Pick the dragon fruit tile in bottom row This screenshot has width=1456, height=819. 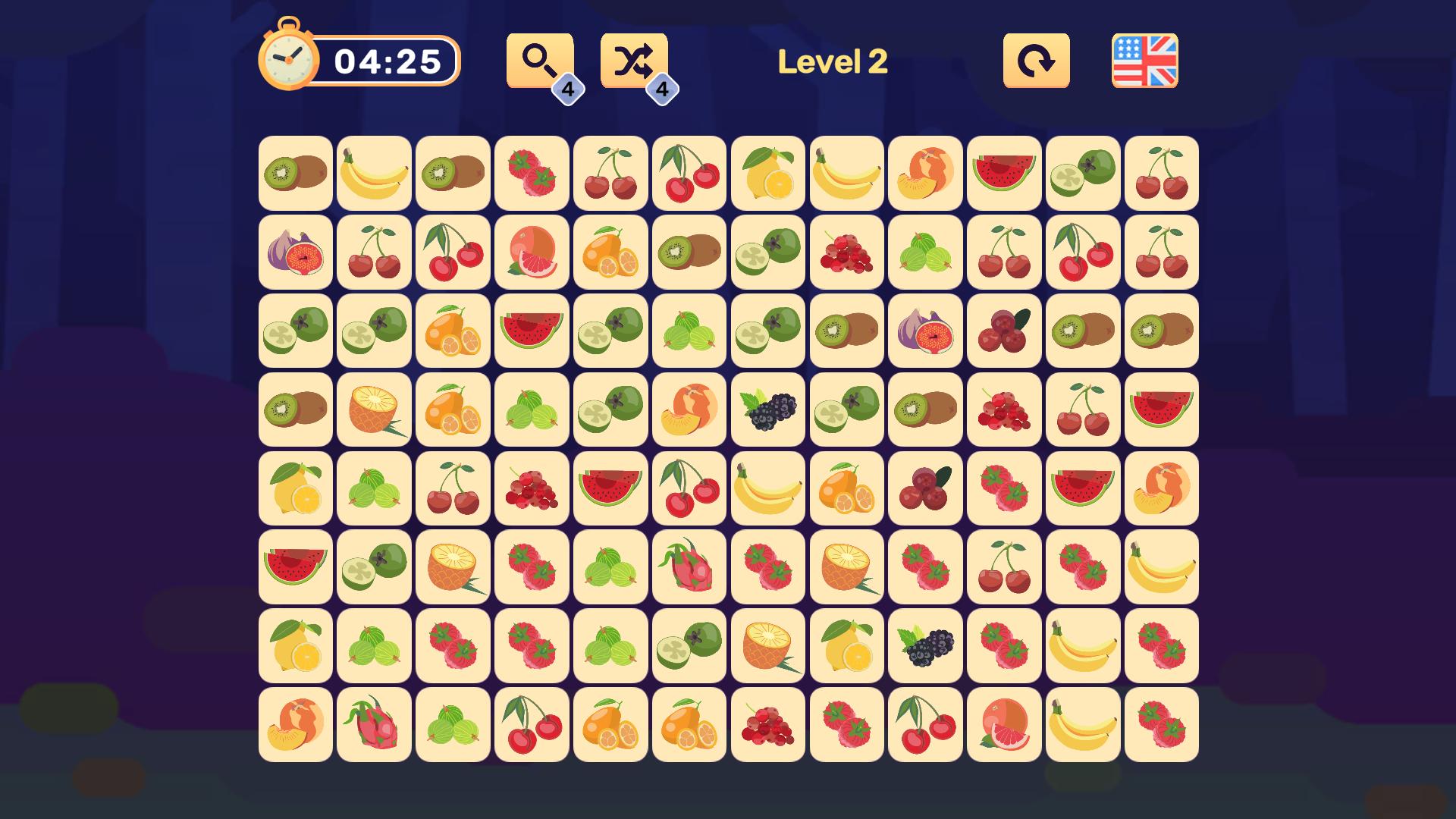click(373, 724)
